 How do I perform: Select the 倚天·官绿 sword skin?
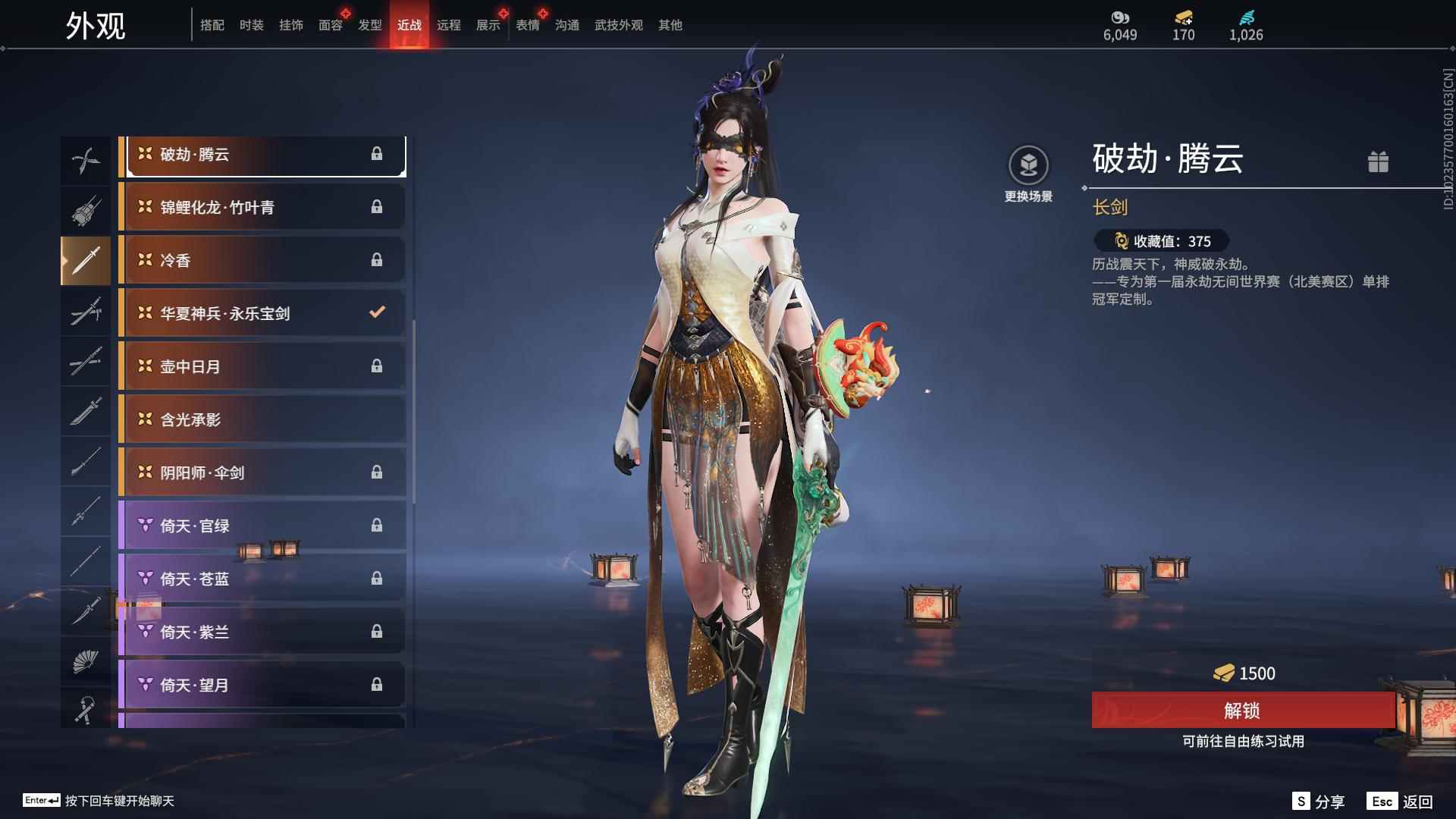tap(262, 525)
